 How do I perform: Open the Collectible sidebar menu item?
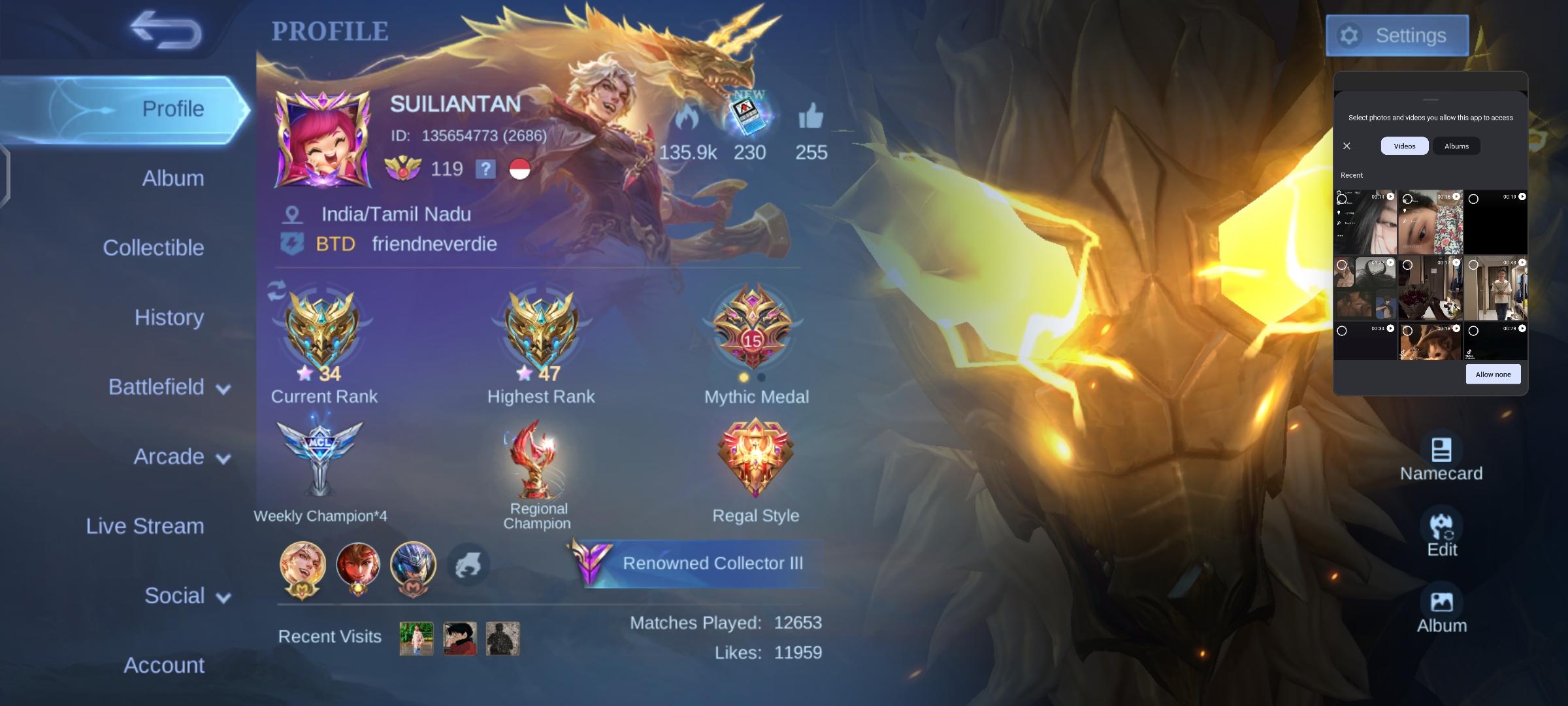tap(154, 248)
